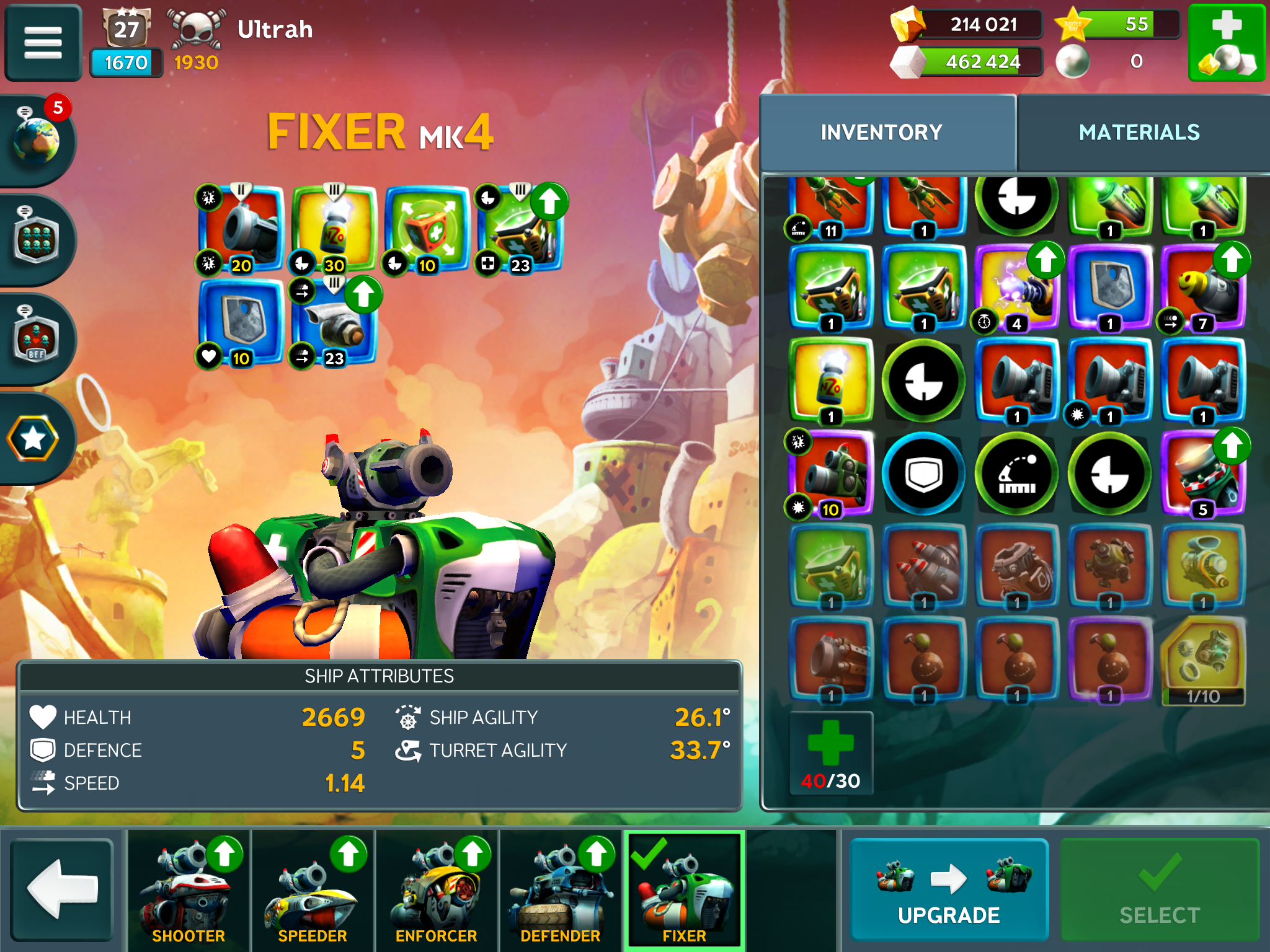Pick the Enforcer ship
Viewport: 1270px width, 952px height.
[436, 889]
